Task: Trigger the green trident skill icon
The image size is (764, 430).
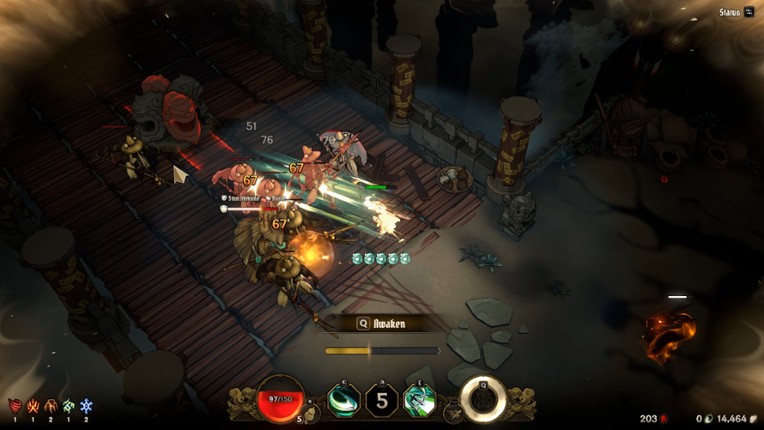Action: tap(419, 401)
